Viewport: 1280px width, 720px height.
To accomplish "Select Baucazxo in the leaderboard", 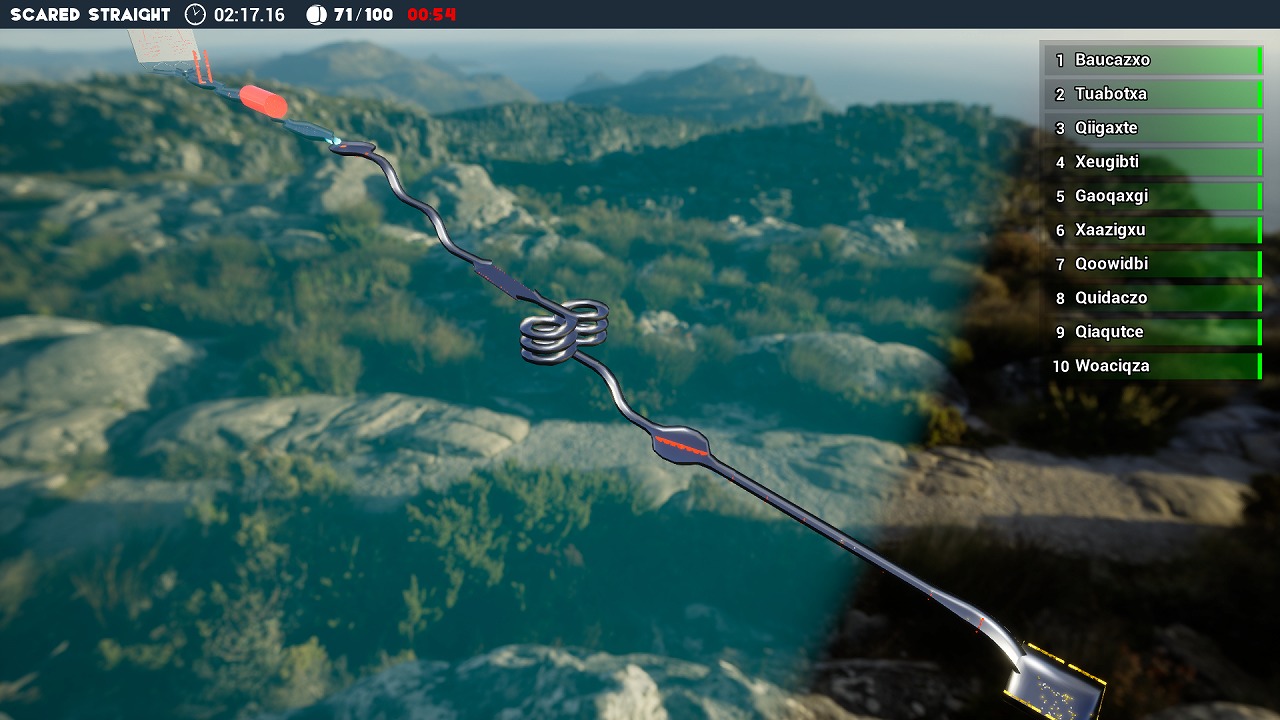I will pos(1152,60).
